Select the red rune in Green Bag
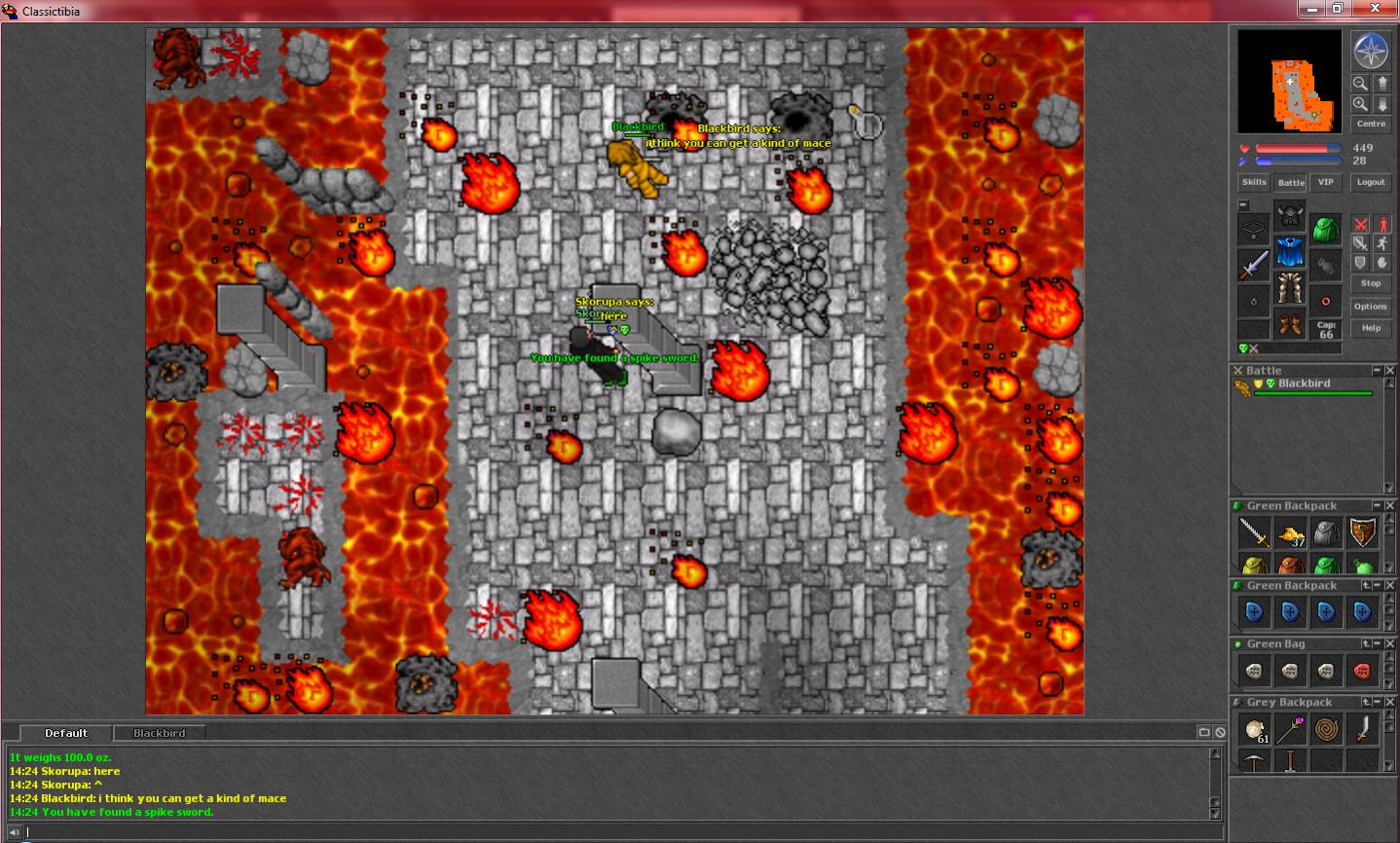Image resolution: width=1400 pixels, height=843 pixels. point(1362,671)
